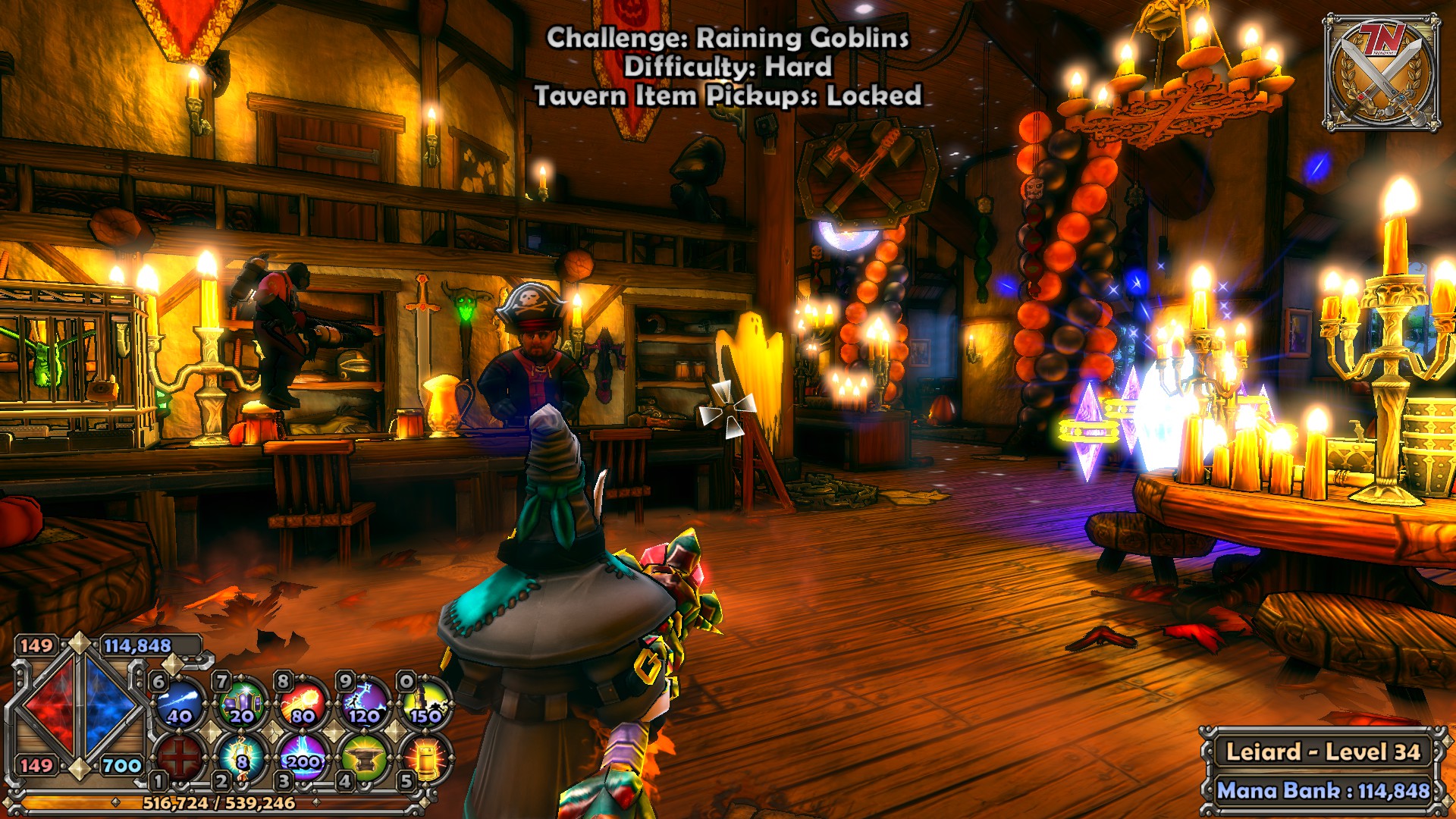Select the Magic Missile Tower costing 40

click(180, 703)
